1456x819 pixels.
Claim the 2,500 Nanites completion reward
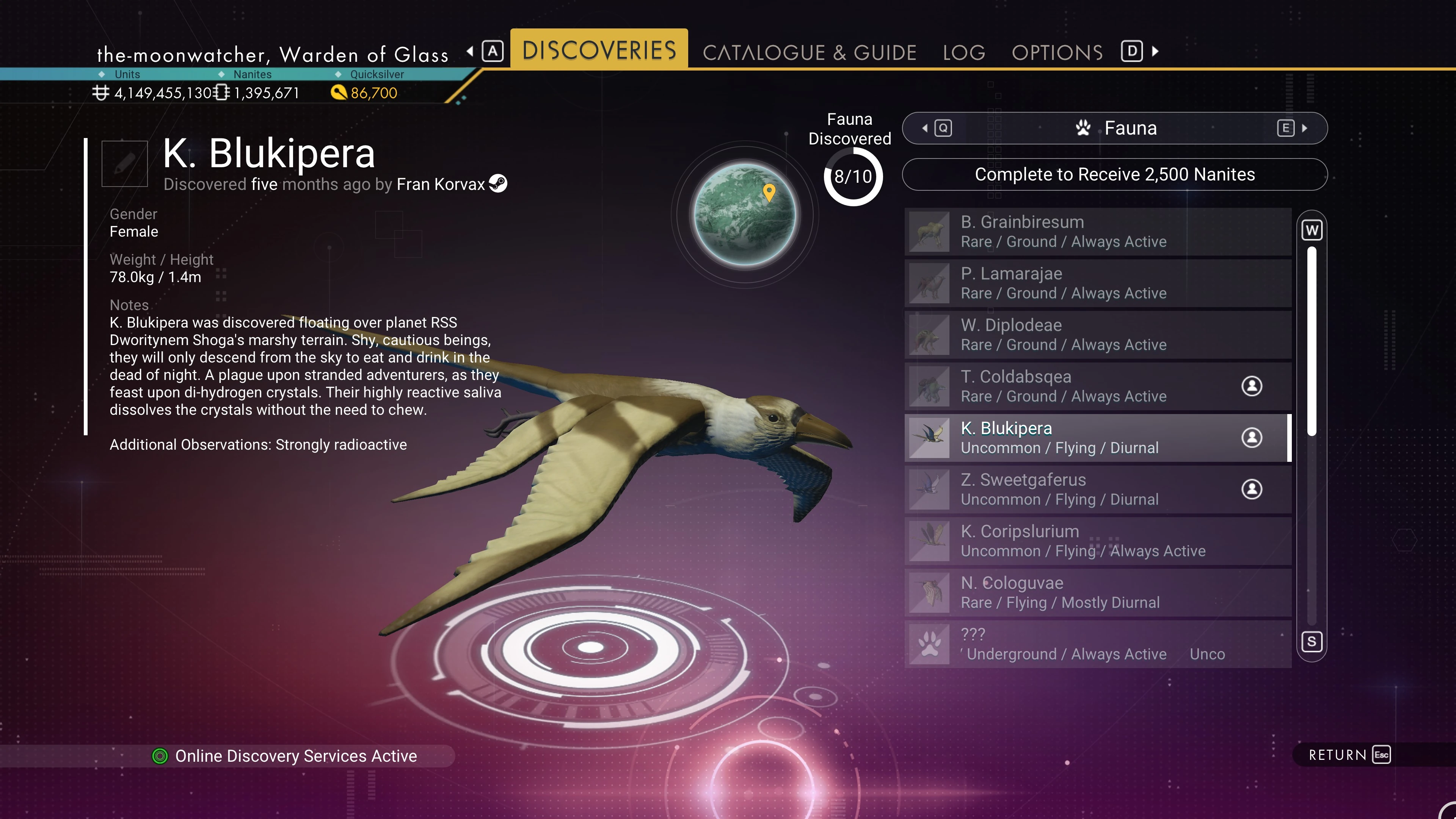tap(1114, 175)
